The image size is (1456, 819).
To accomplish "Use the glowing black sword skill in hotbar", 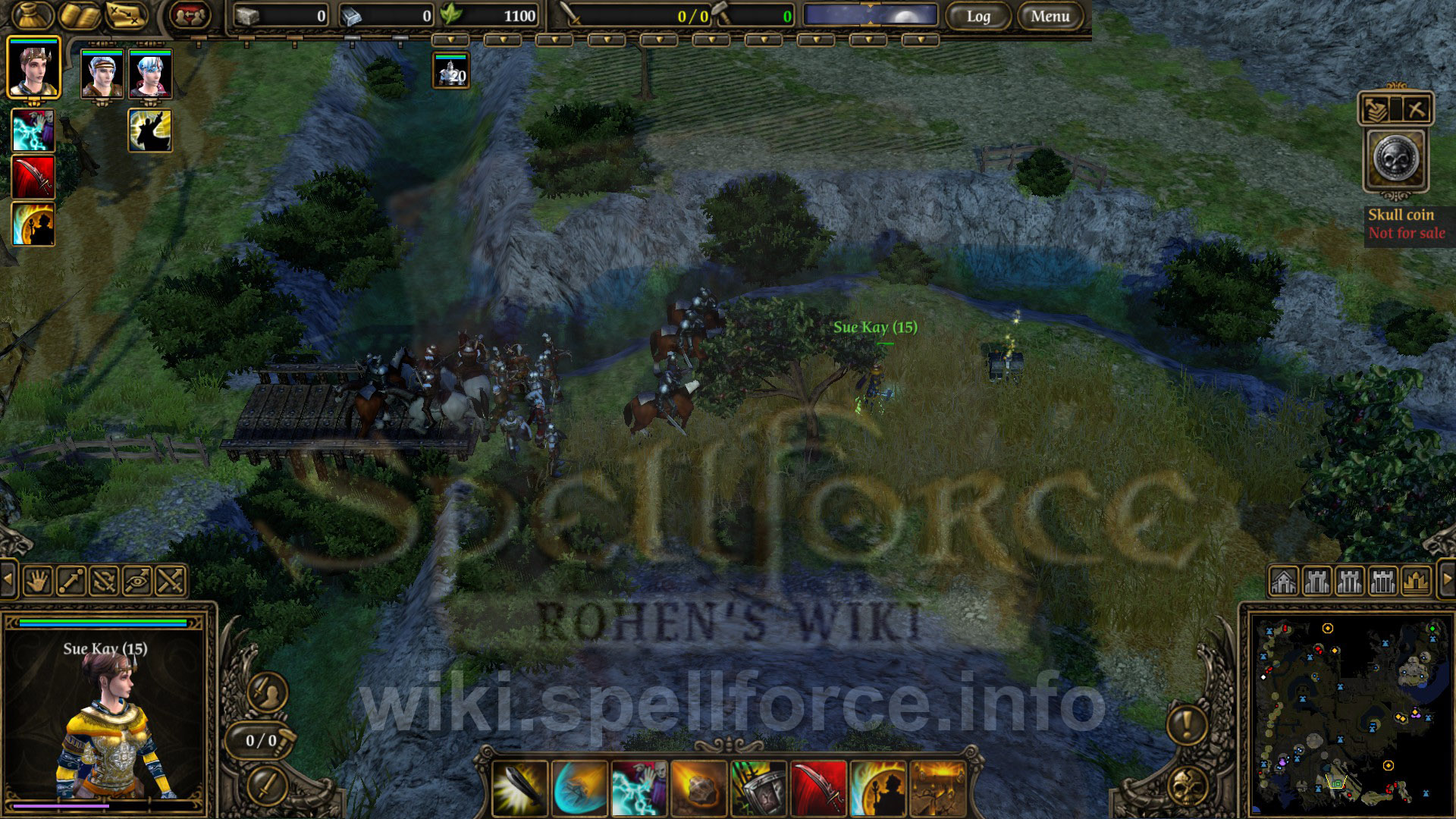I will [x=519, y=789].
